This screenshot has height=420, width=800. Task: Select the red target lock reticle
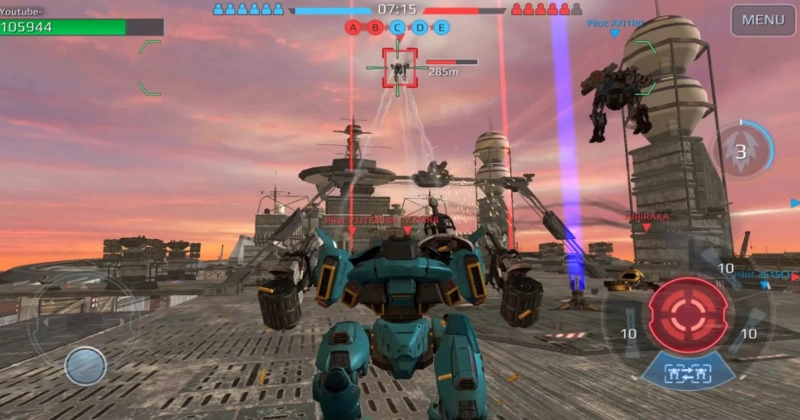coord(400,68)
